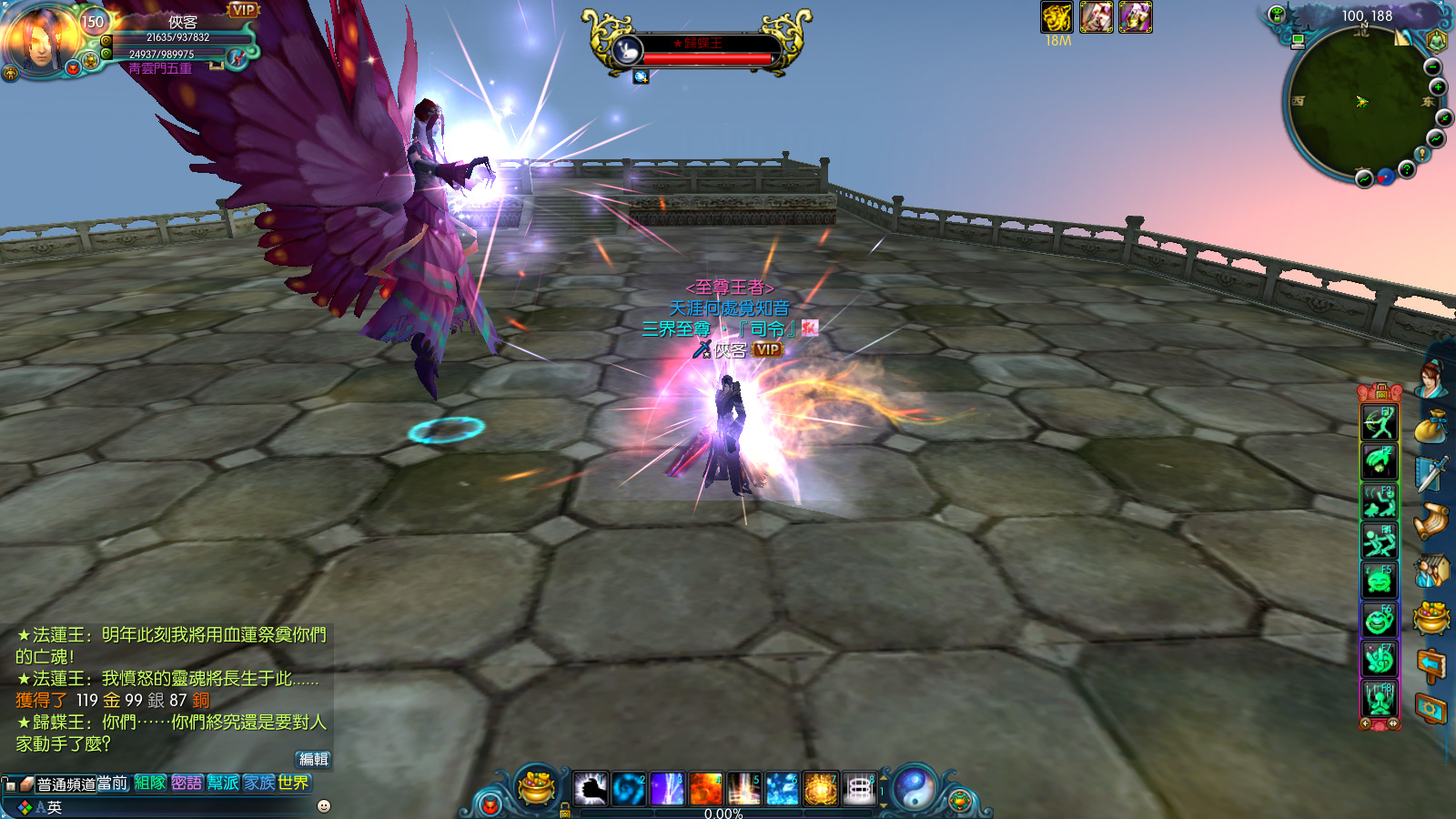Viewport: 1456px width, 819px height.
Task: Switch chat to the 組隊 team channel
Action: (x=150, y=783)
